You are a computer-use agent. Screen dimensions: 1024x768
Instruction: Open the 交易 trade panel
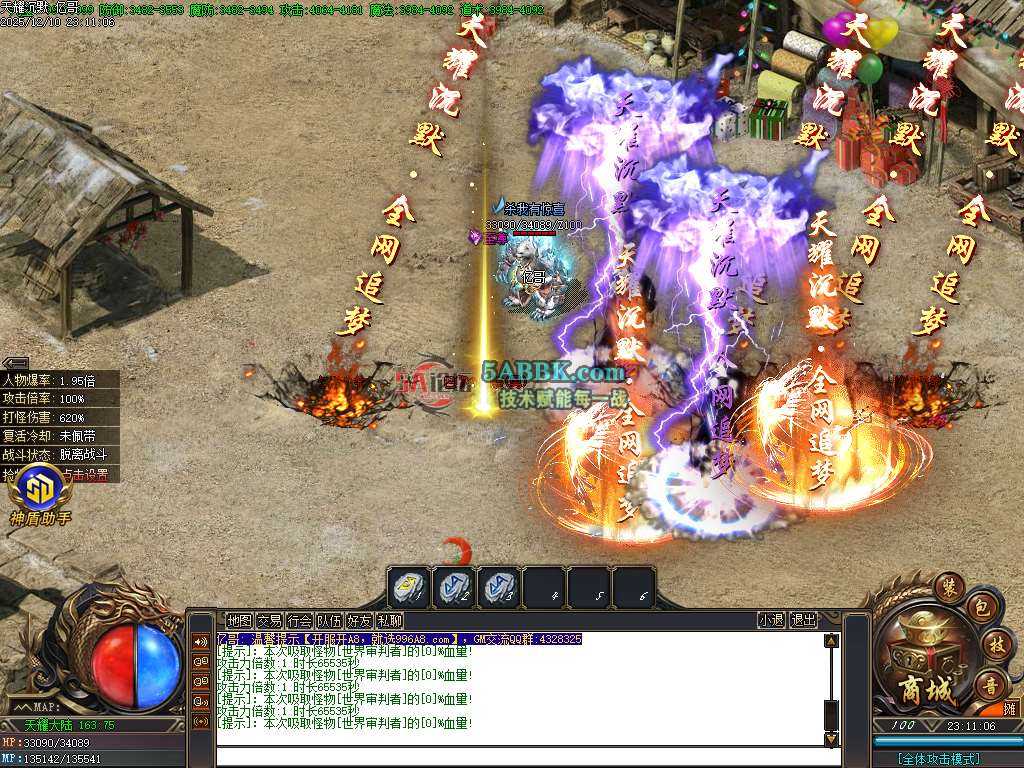click(x=269, y=620)
